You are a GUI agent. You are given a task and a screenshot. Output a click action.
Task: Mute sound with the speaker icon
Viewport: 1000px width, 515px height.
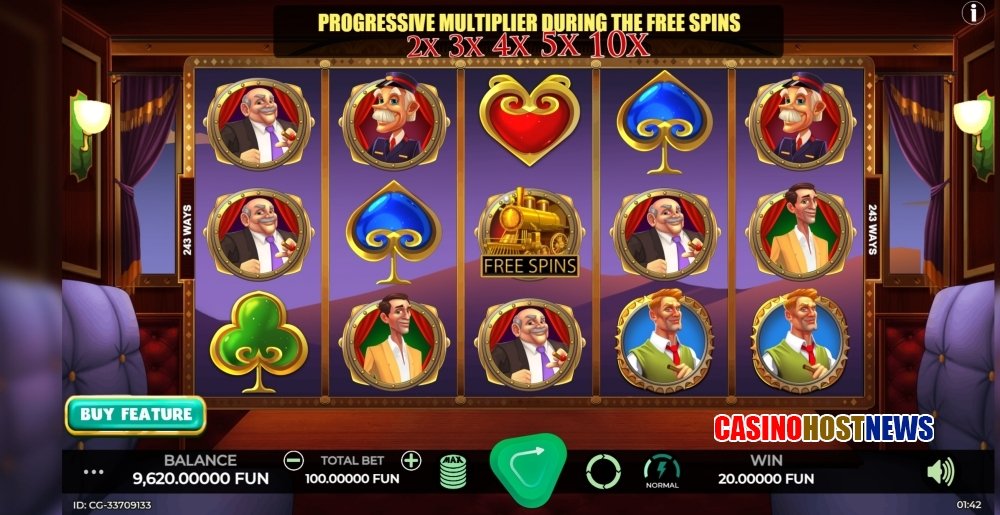[x=940, y=471]
